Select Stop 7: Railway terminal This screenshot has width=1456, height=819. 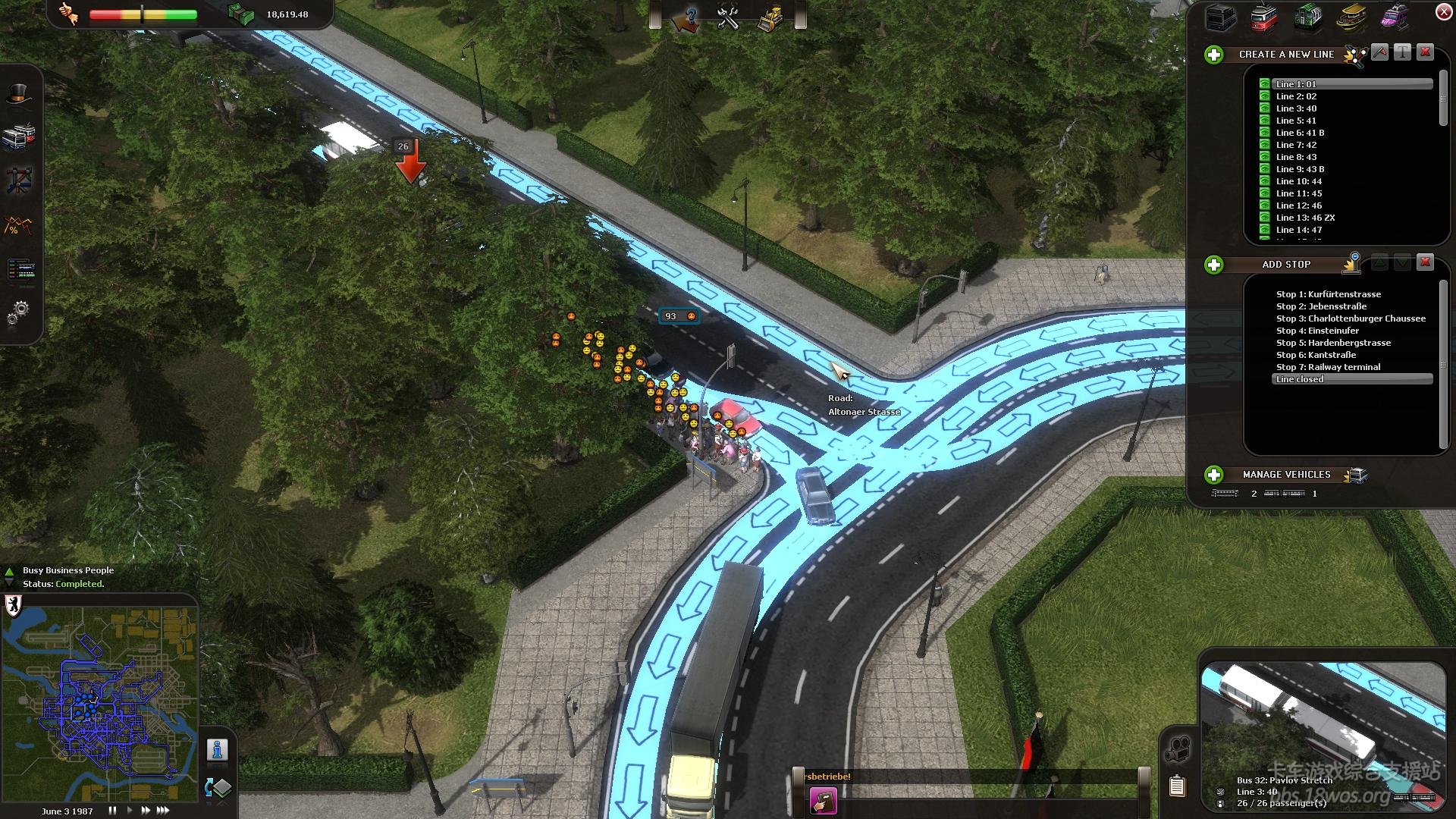coord(1328,367)
